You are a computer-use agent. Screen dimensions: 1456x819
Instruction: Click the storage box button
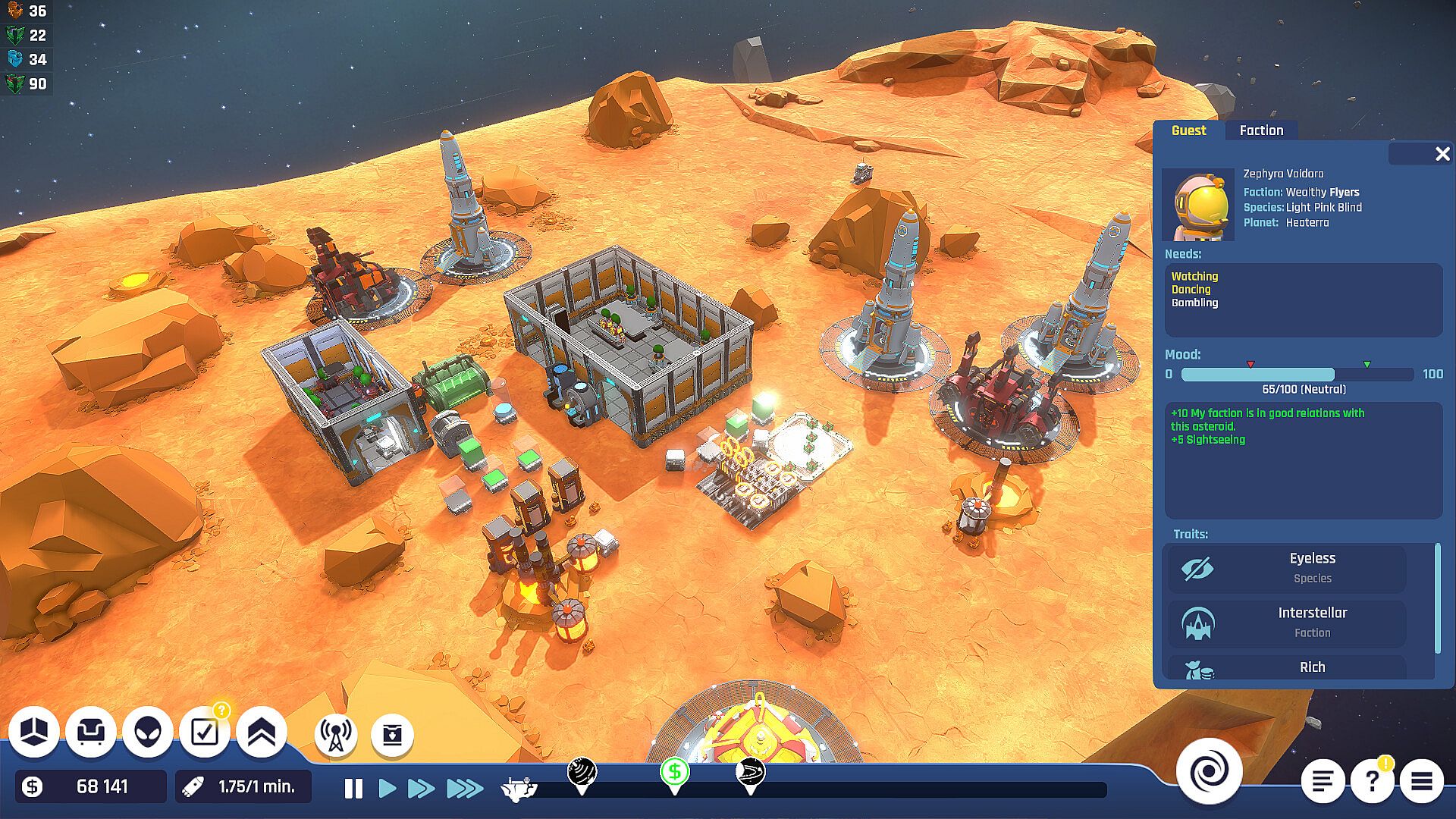[392, 734]
